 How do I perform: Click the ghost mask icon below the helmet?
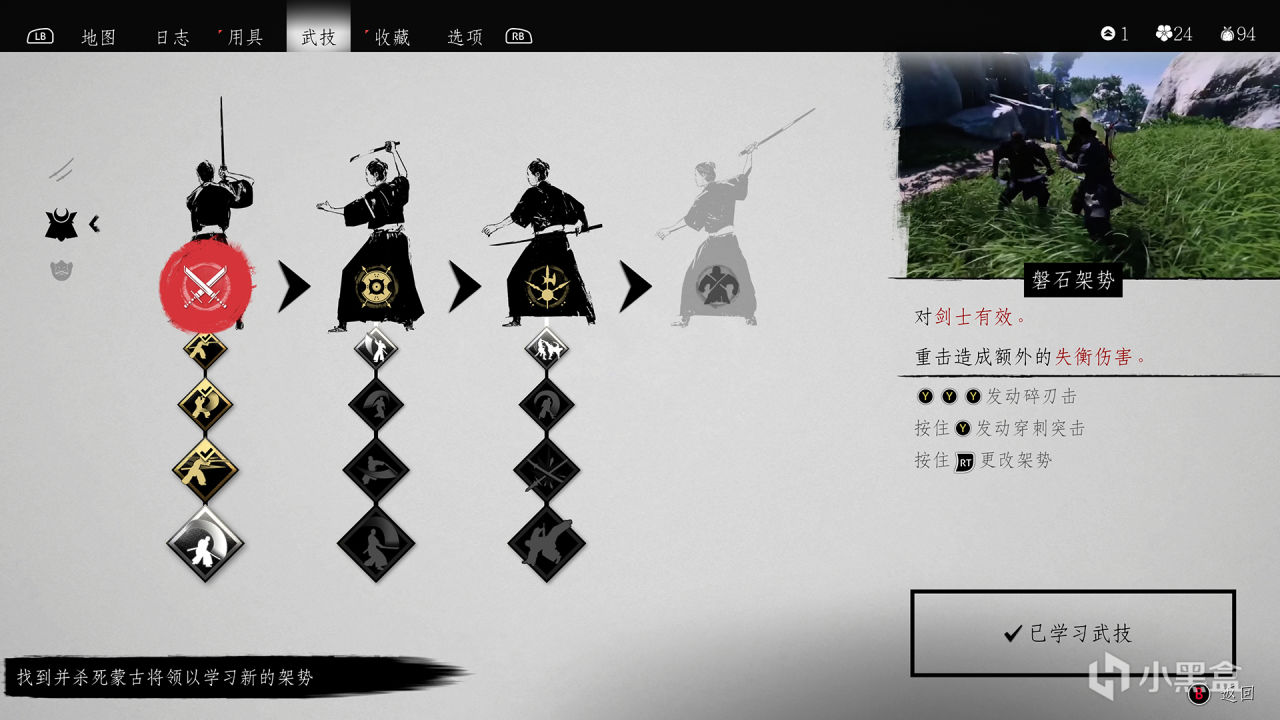click(64, 269)
